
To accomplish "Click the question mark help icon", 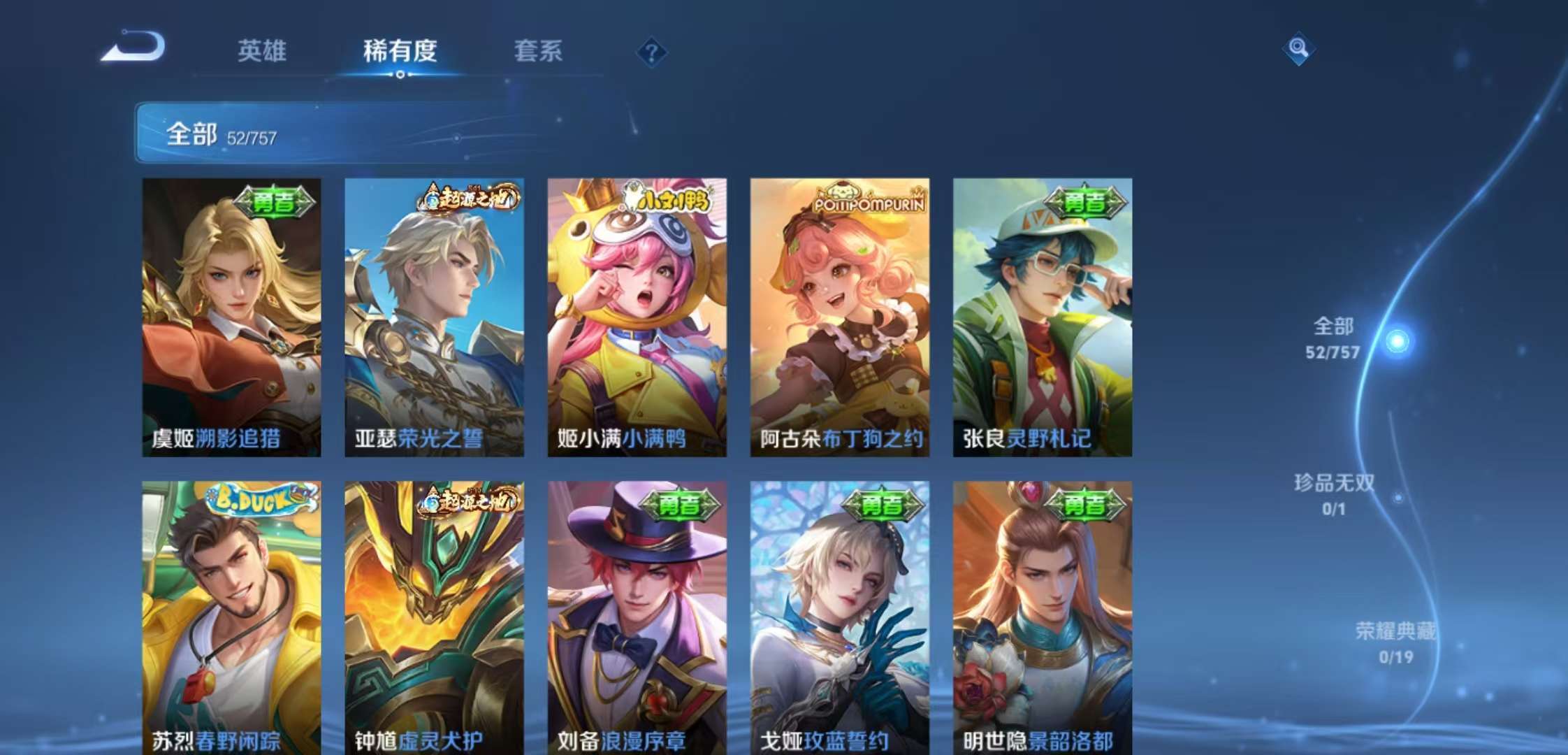I will [653, 50].
